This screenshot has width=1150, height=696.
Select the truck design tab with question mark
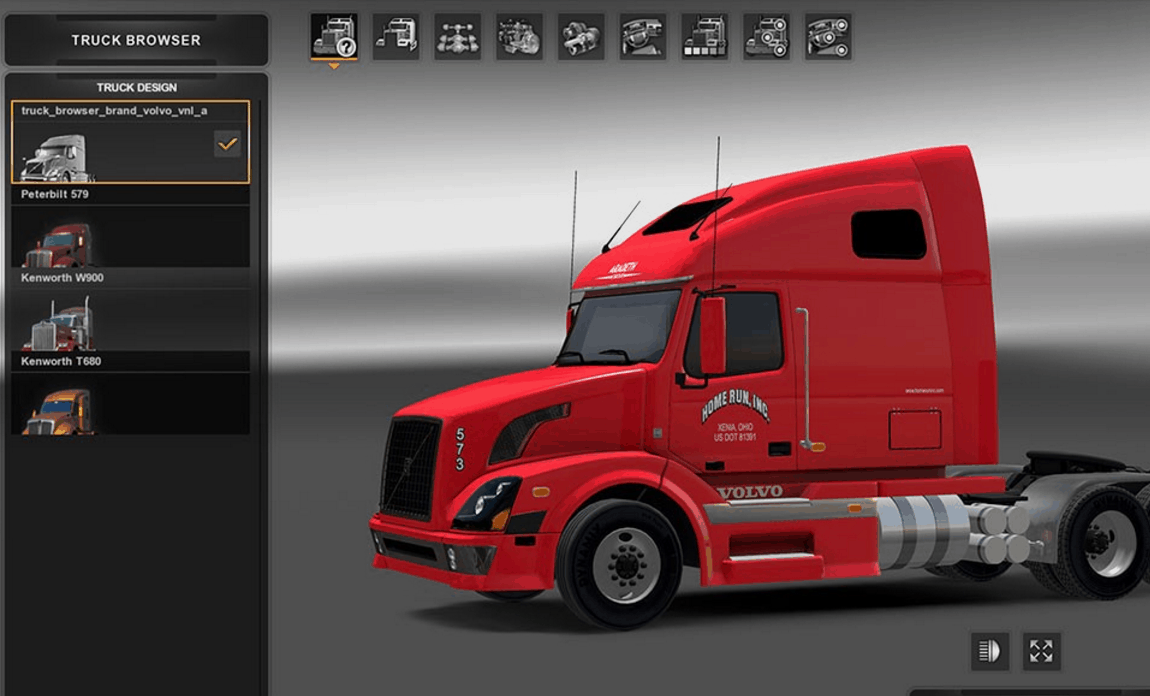(x=334, y=37)
